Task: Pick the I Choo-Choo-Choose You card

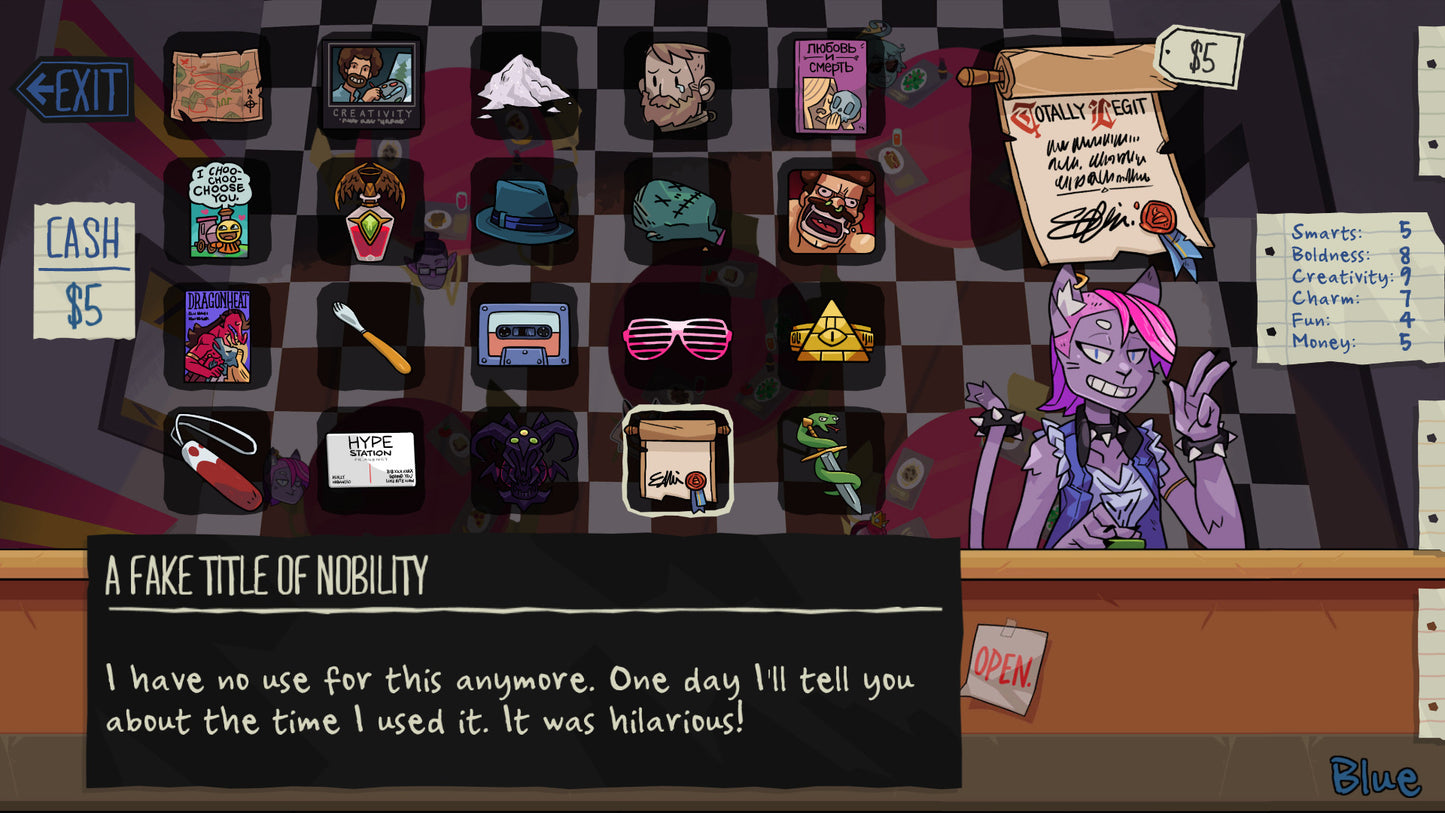Action: (x=218, y=210)
